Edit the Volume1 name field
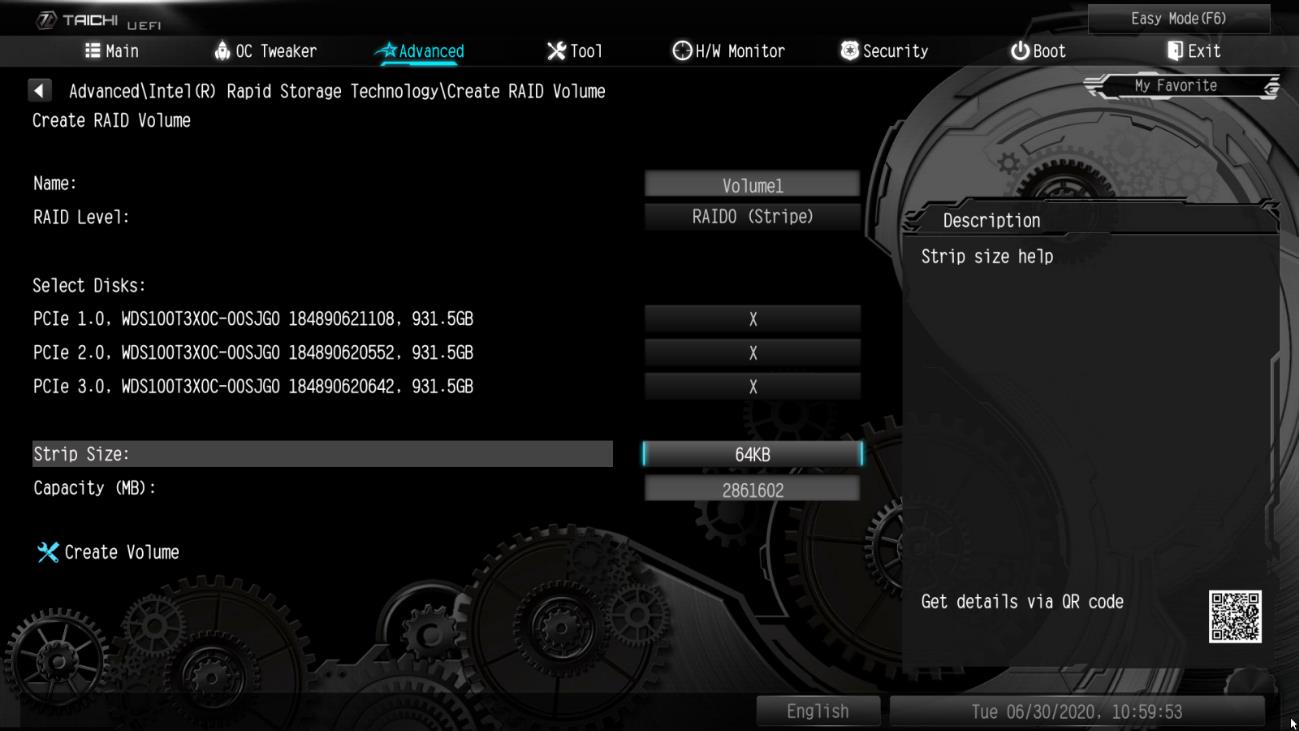The image size is (1299, 731). (x=751, y=183)
